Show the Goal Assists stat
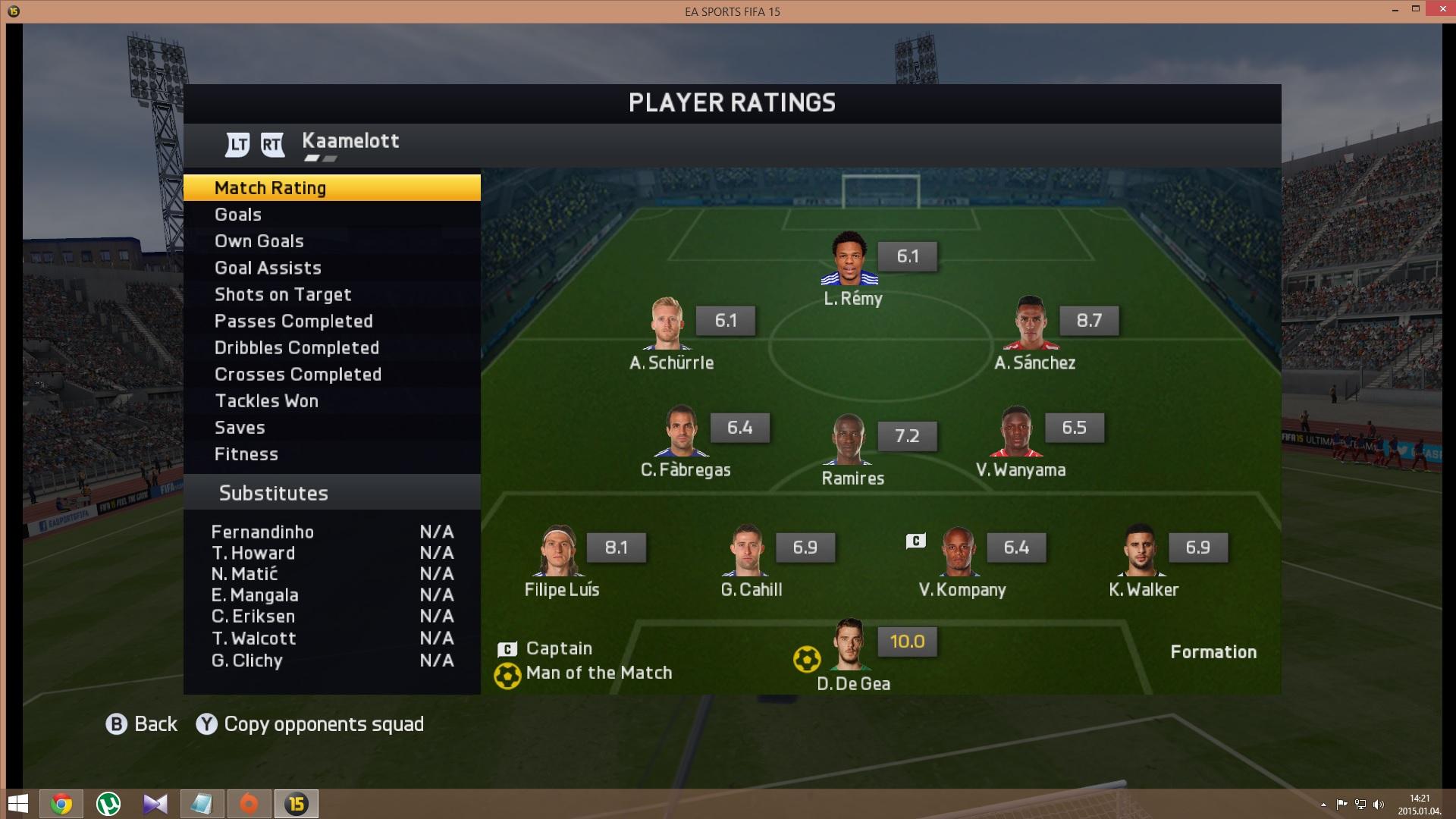 point(331,268)
